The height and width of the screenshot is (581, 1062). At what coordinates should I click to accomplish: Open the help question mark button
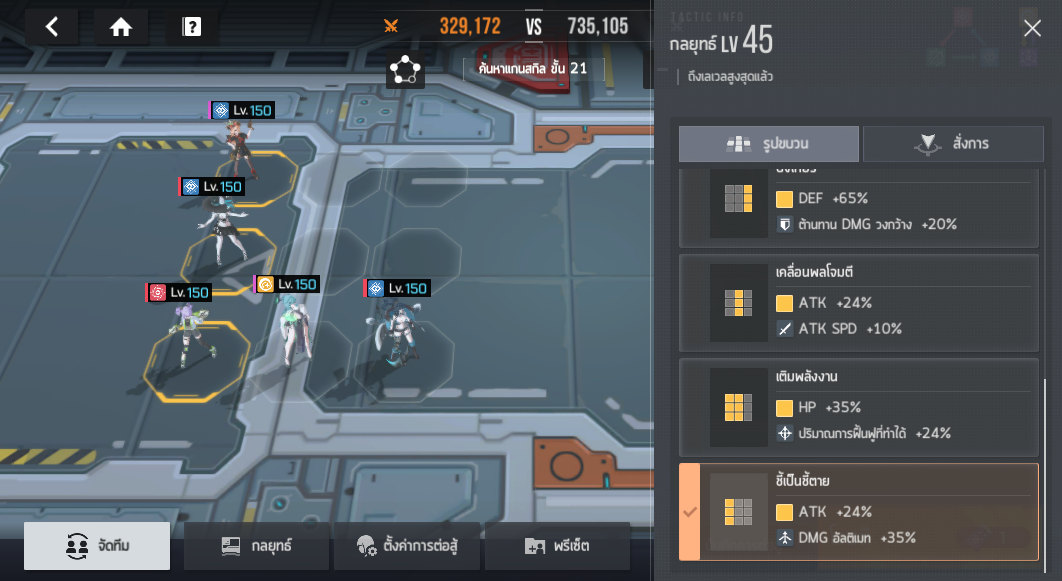(192, 27)
